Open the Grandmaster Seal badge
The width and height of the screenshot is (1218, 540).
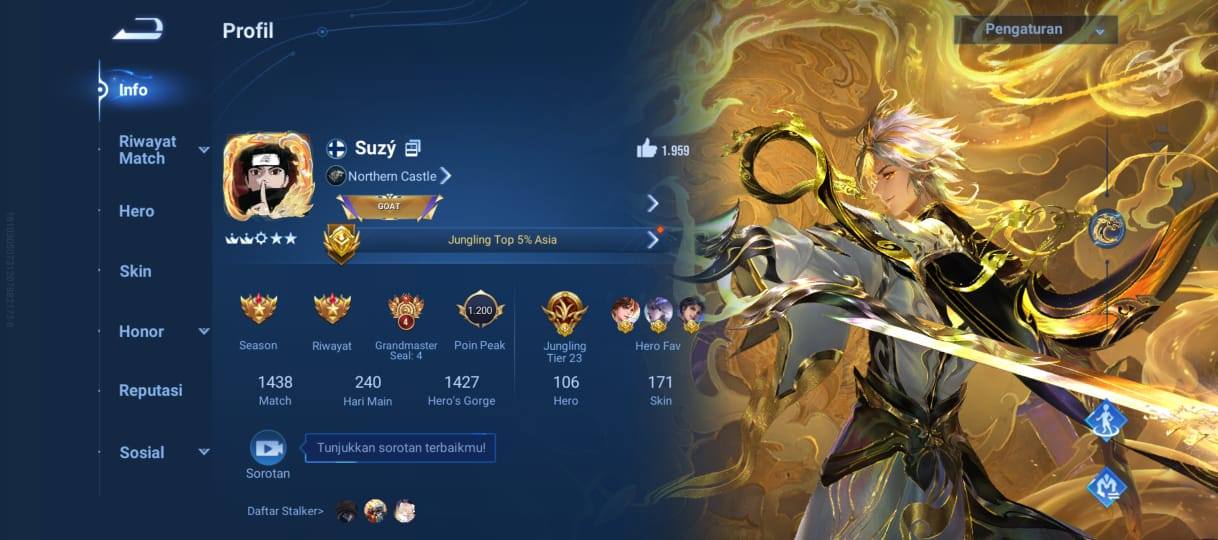coord(406,311)
